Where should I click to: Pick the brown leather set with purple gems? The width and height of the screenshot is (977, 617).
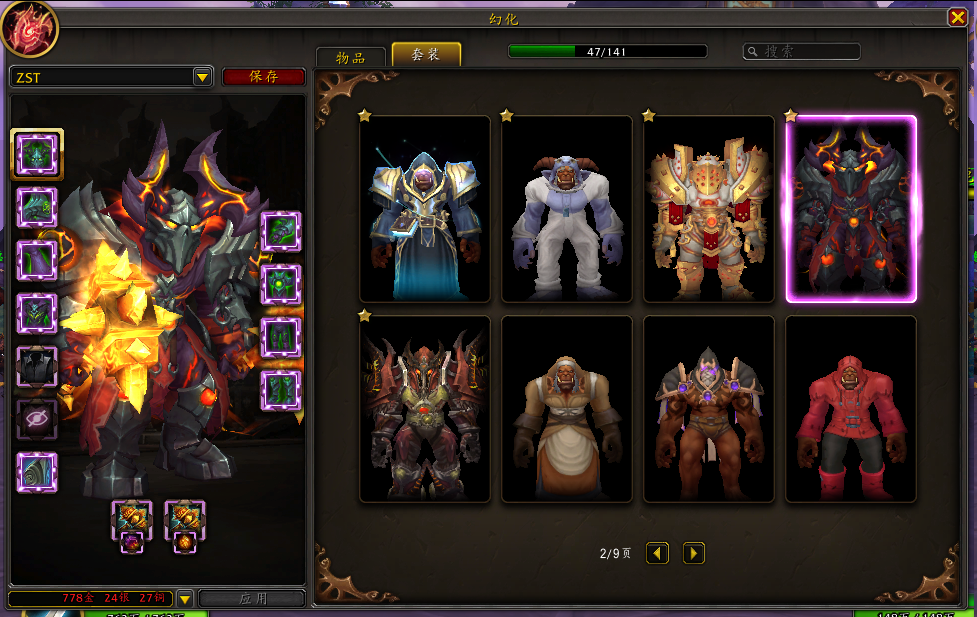point(709,409)
